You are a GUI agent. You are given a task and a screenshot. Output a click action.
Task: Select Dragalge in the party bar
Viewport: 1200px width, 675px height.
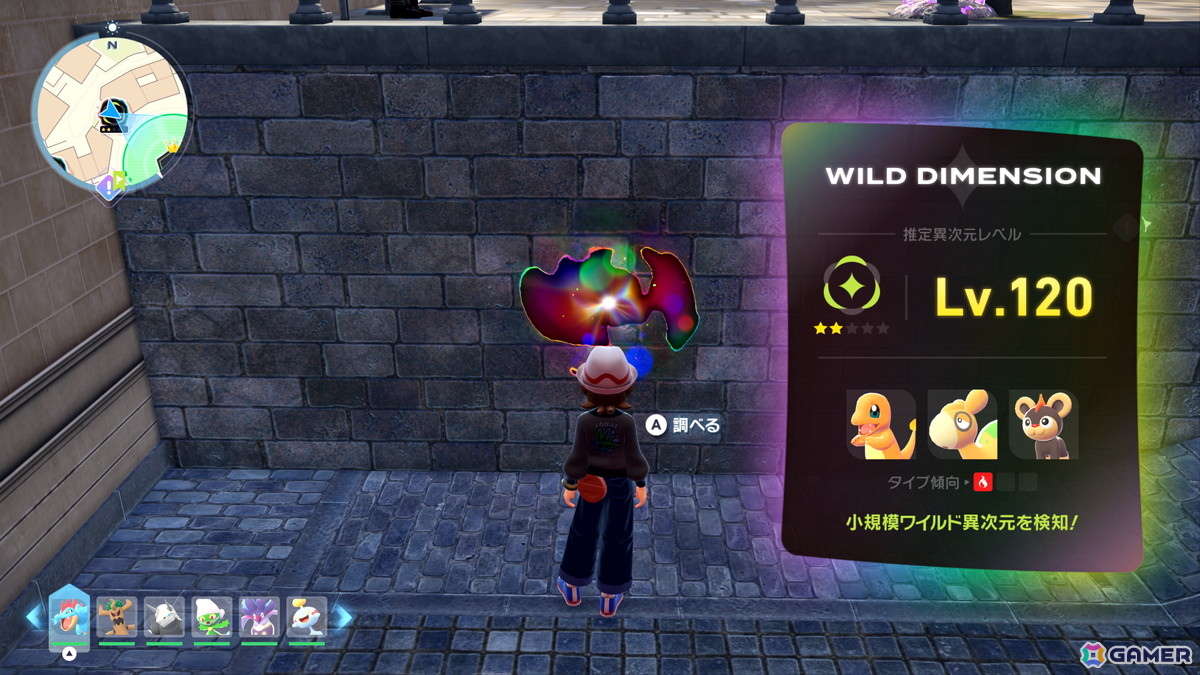click(x=259, y=617)
